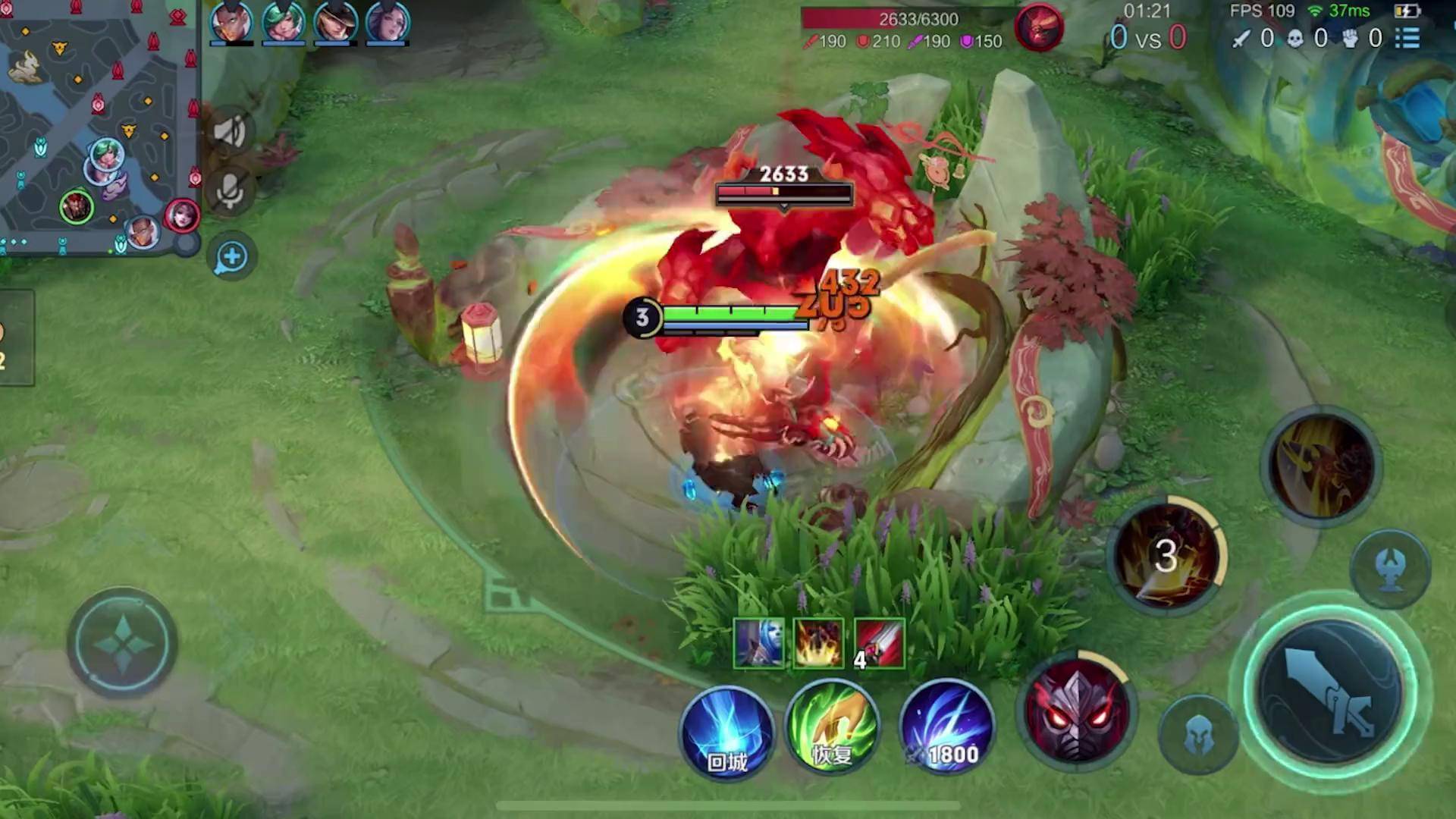
Task: Activate the red demon mask skill
Action: [x=1077, y=711]
